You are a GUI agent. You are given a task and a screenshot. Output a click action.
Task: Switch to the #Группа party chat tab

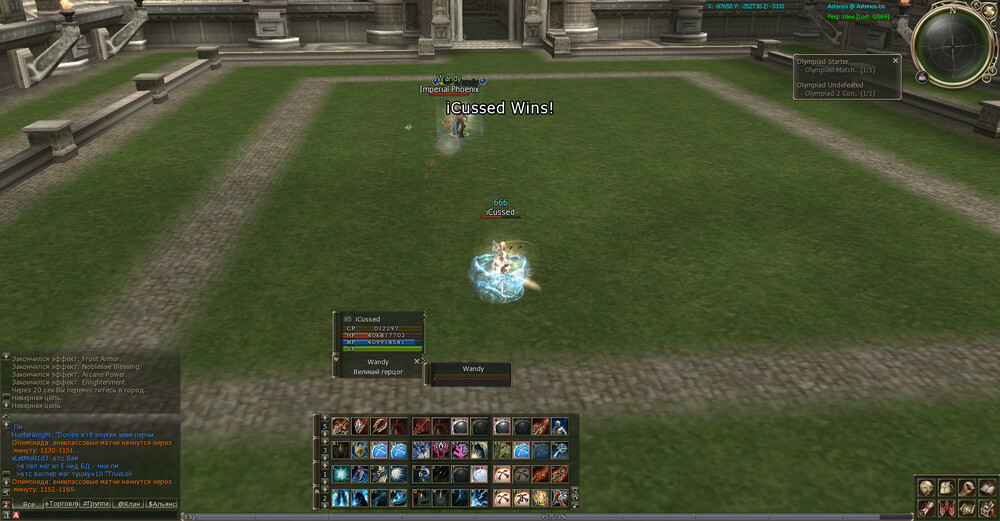pyautogui.click(x=95, y=504)
